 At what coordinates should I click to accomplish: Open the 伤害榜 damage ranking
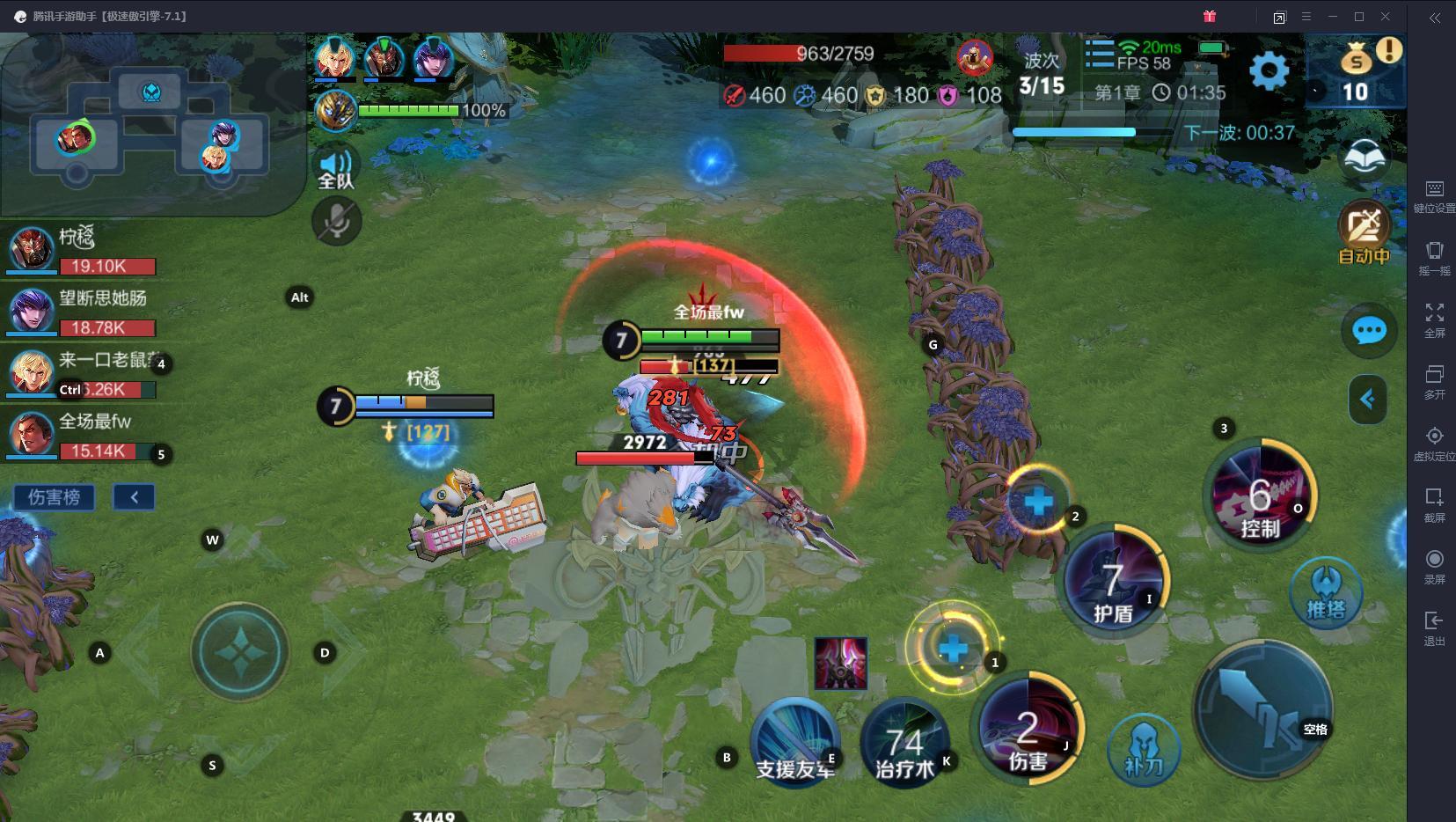pos(55,497)
